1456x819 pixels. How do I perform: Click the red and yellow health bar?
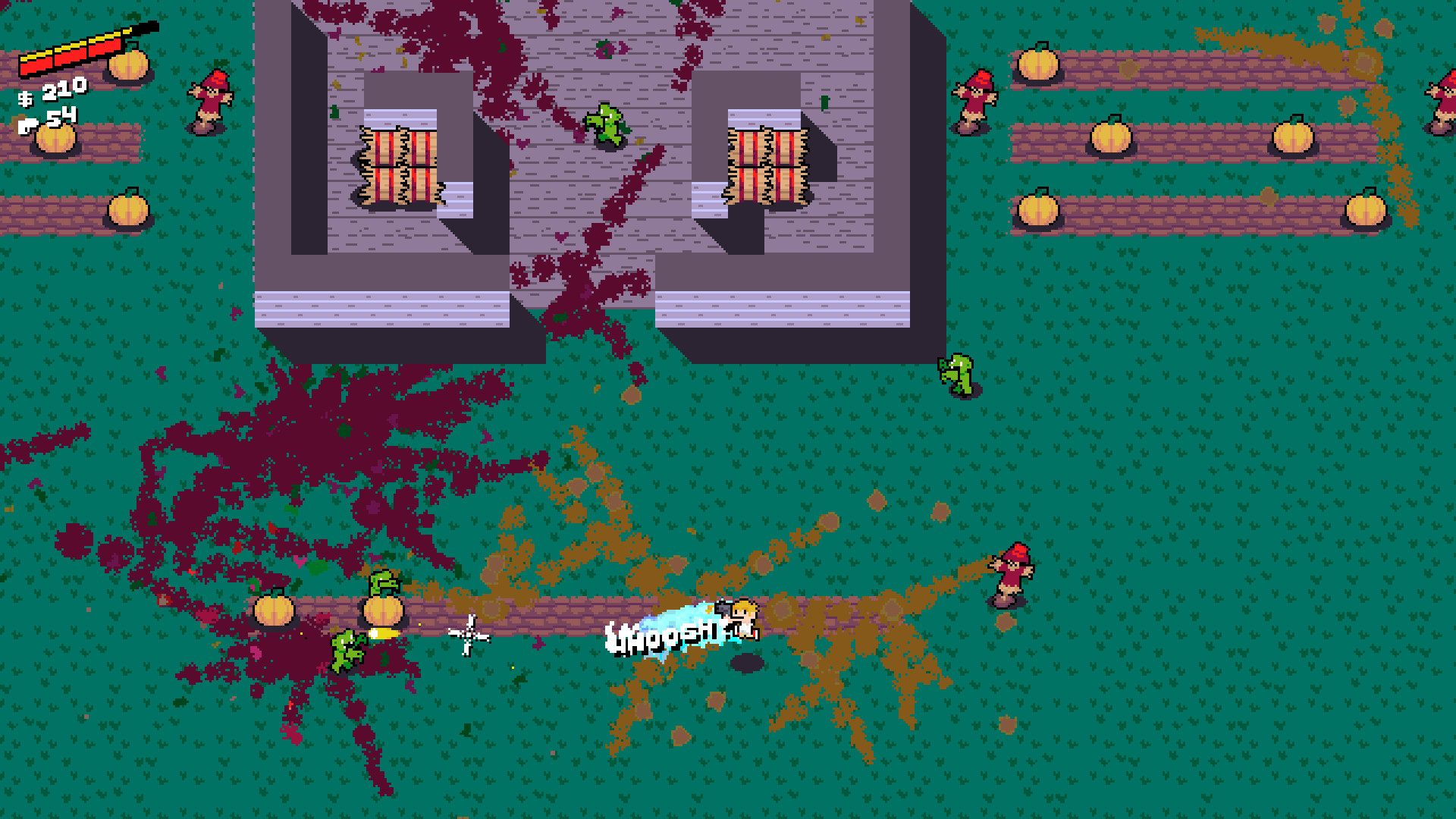[74, 53]
